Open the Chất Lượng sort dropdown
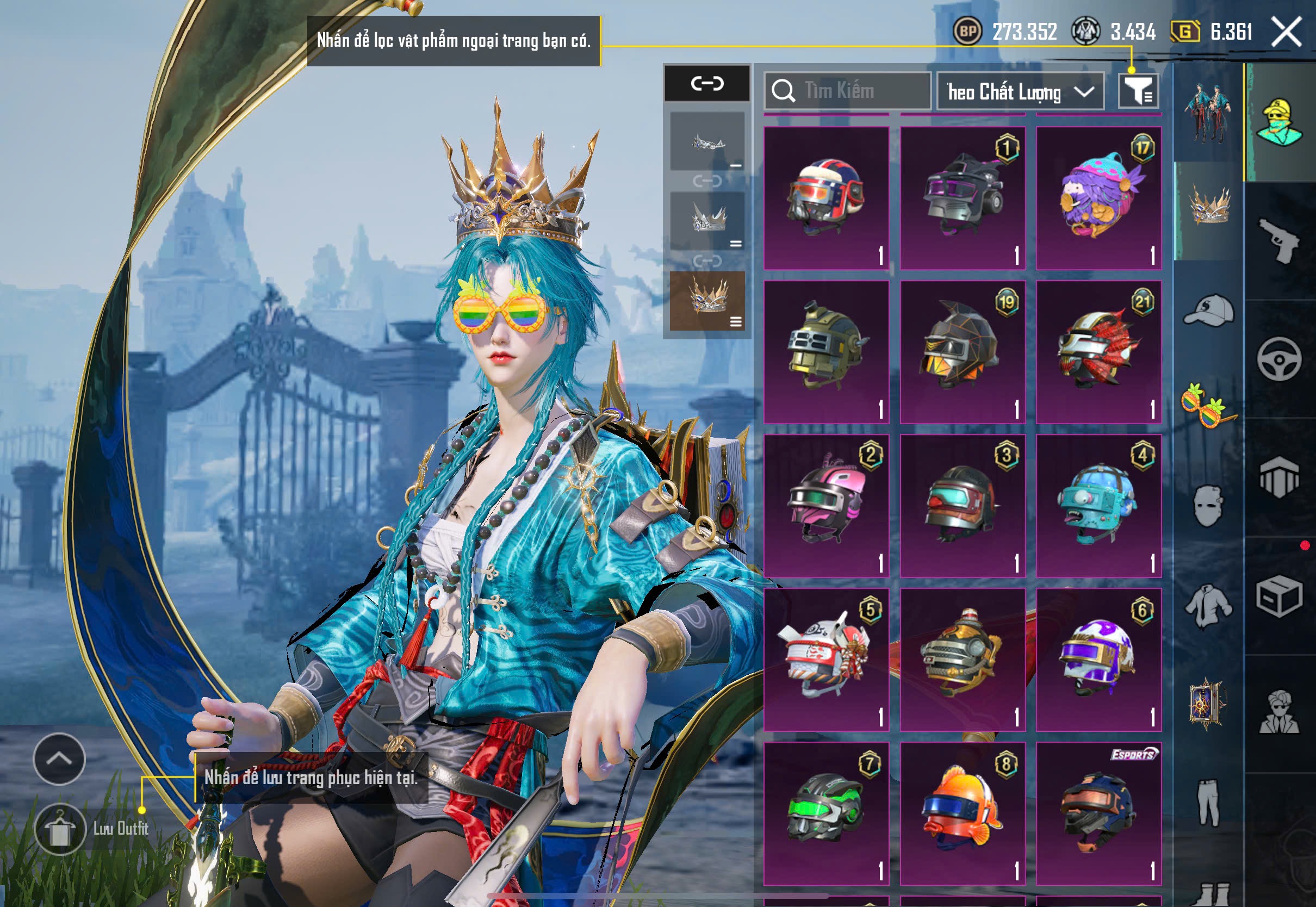 [x=1020, y=91]
